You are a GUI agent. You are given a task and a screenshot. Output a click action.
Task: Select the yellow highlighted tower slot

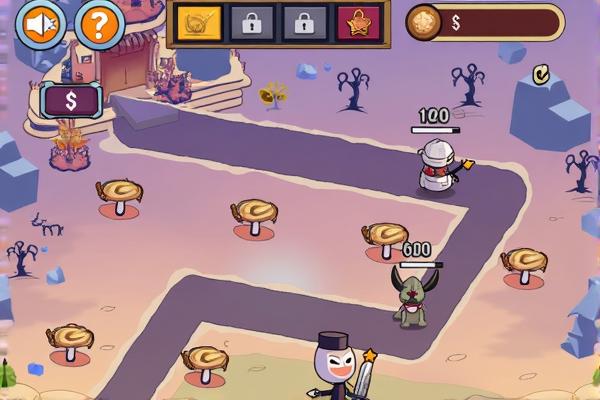[x=199, y=22]
